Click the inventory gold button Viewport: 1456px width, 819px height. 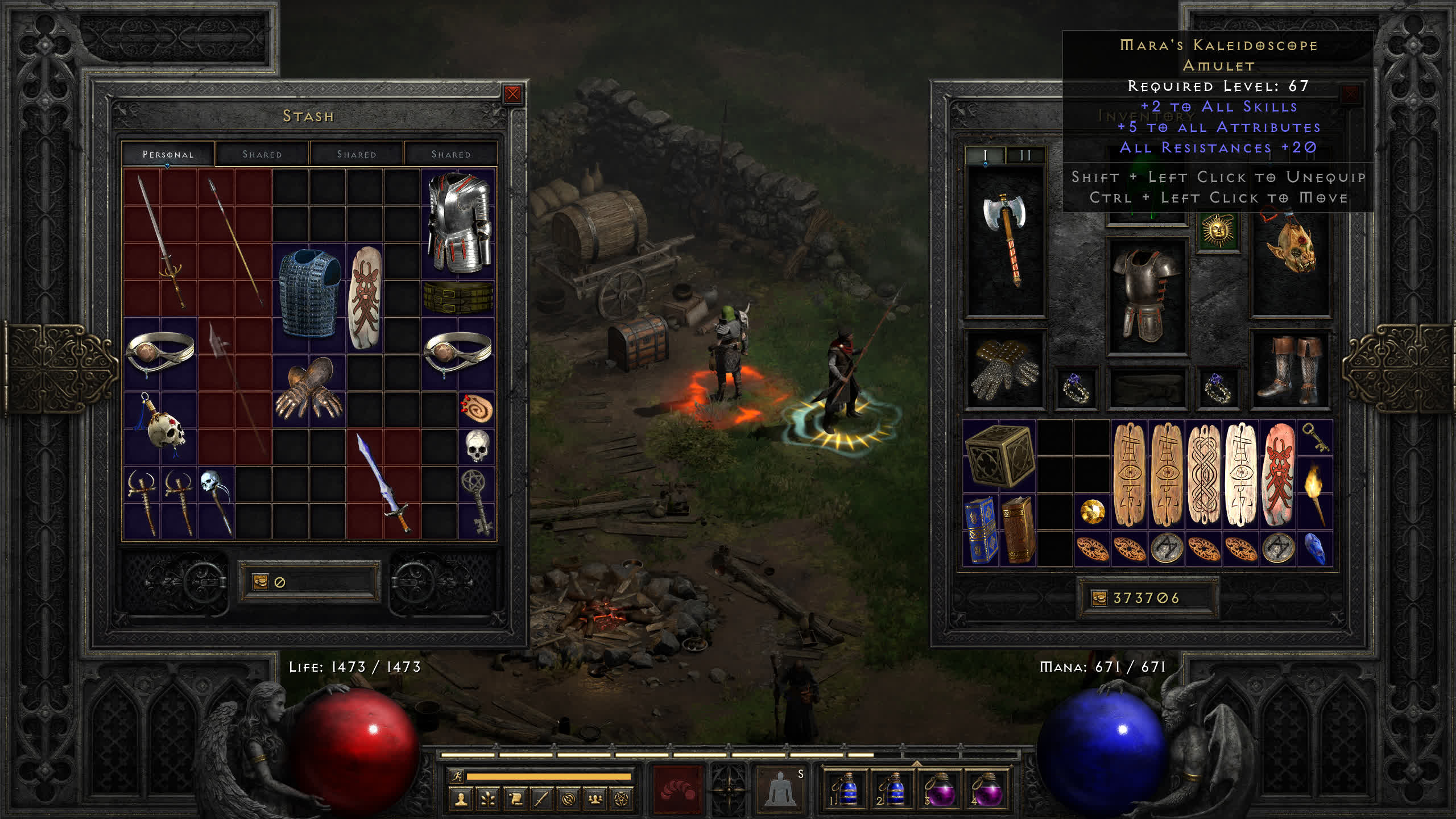(1099, 598)
